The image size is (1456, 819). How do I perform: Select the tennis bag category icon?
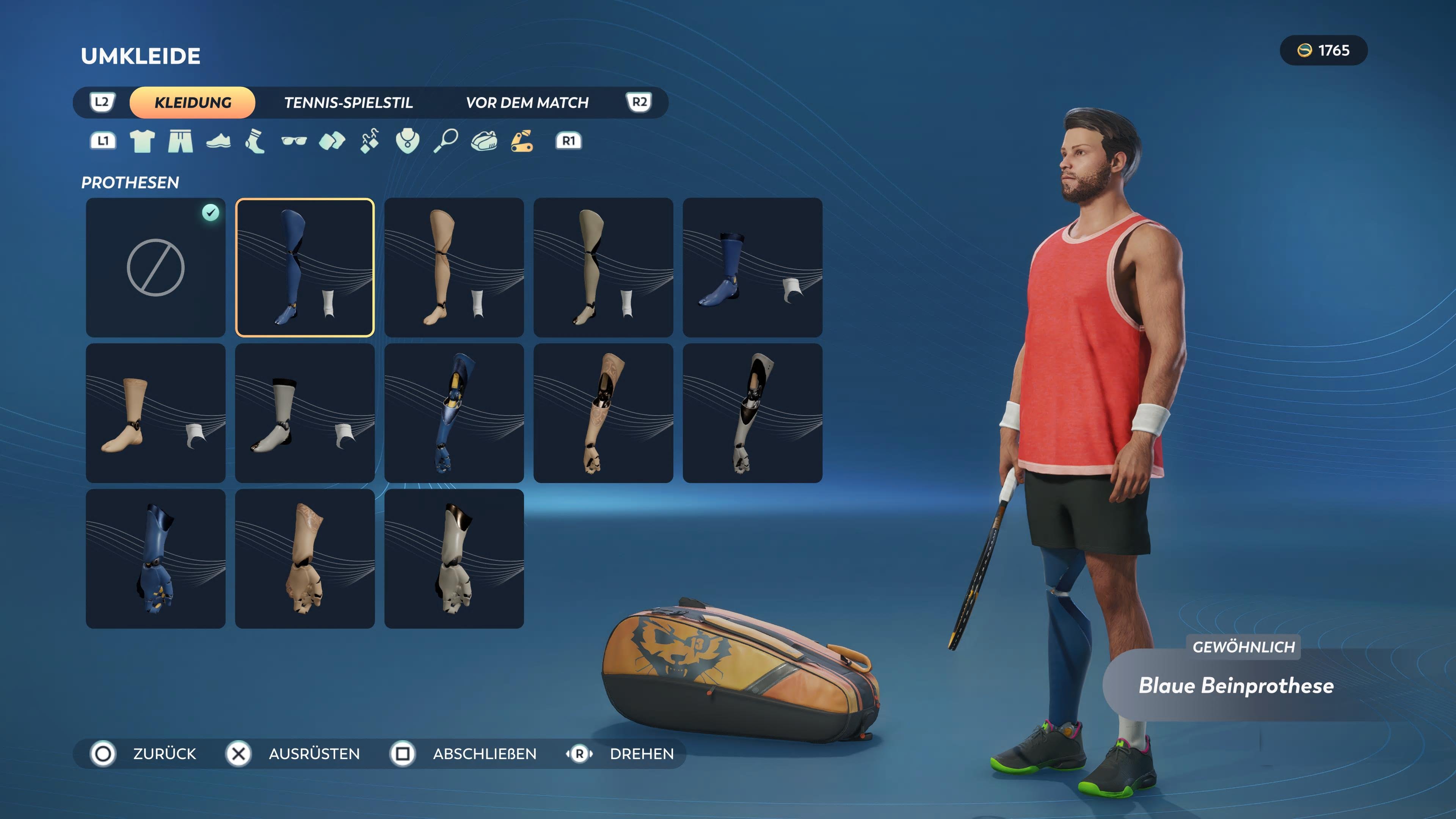tap(484, 141)
